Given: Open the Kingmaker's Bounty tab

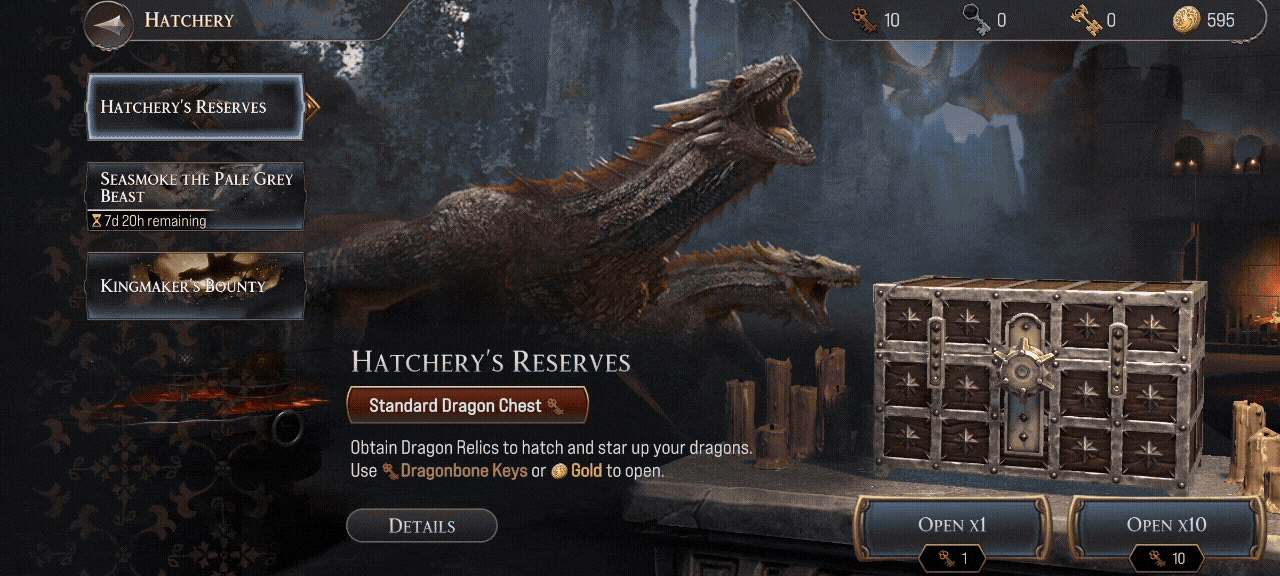Looking at the screenshot, I should point(195,286).
